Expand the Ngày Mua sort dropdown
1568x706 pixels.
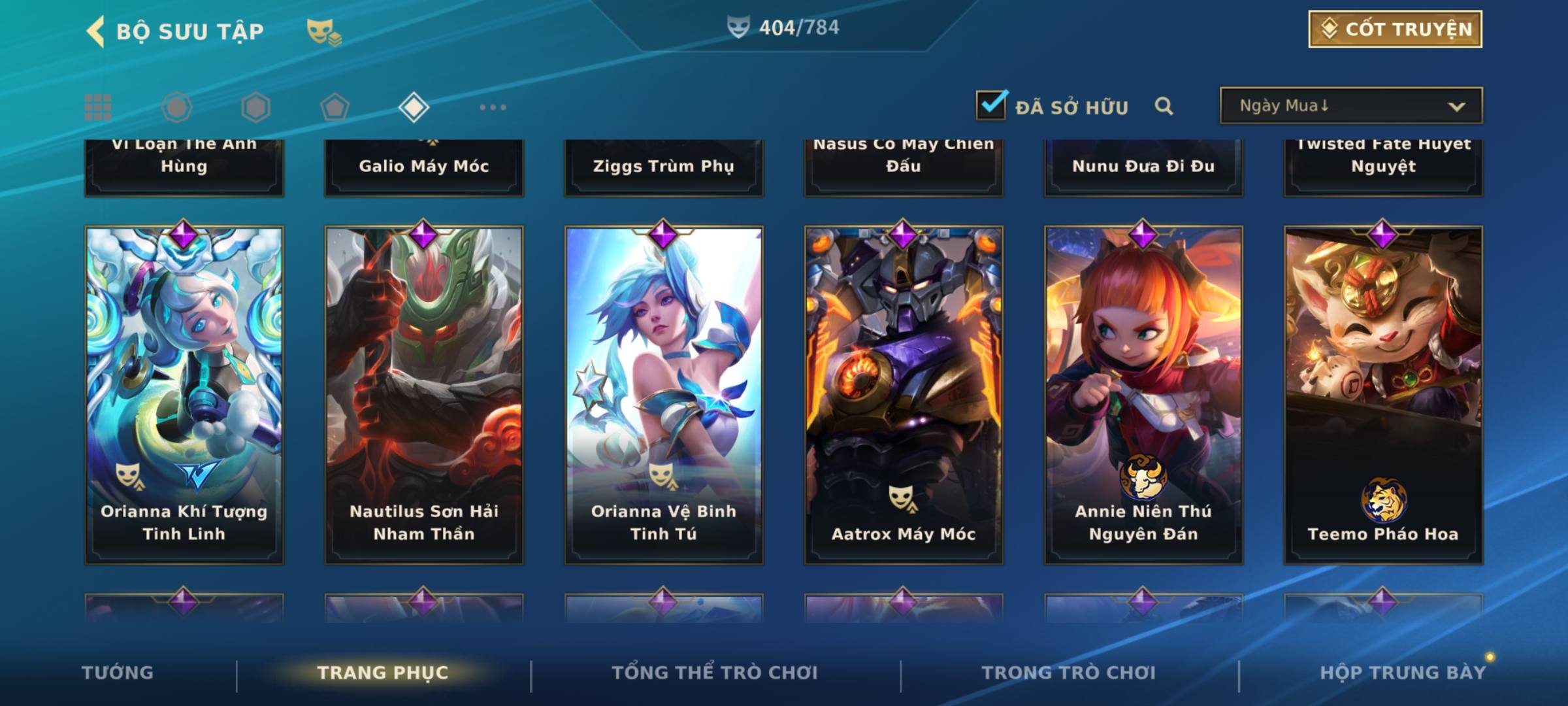click(x=1350, y=106)
